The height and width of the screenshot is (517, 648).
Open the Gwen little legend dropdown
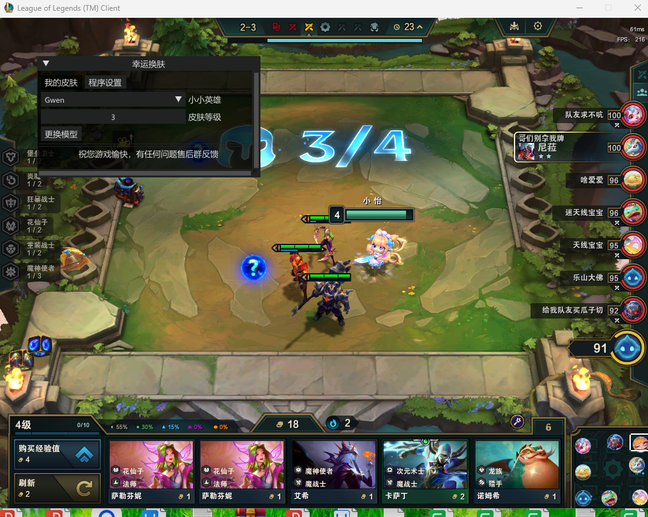tap(112, 100)
